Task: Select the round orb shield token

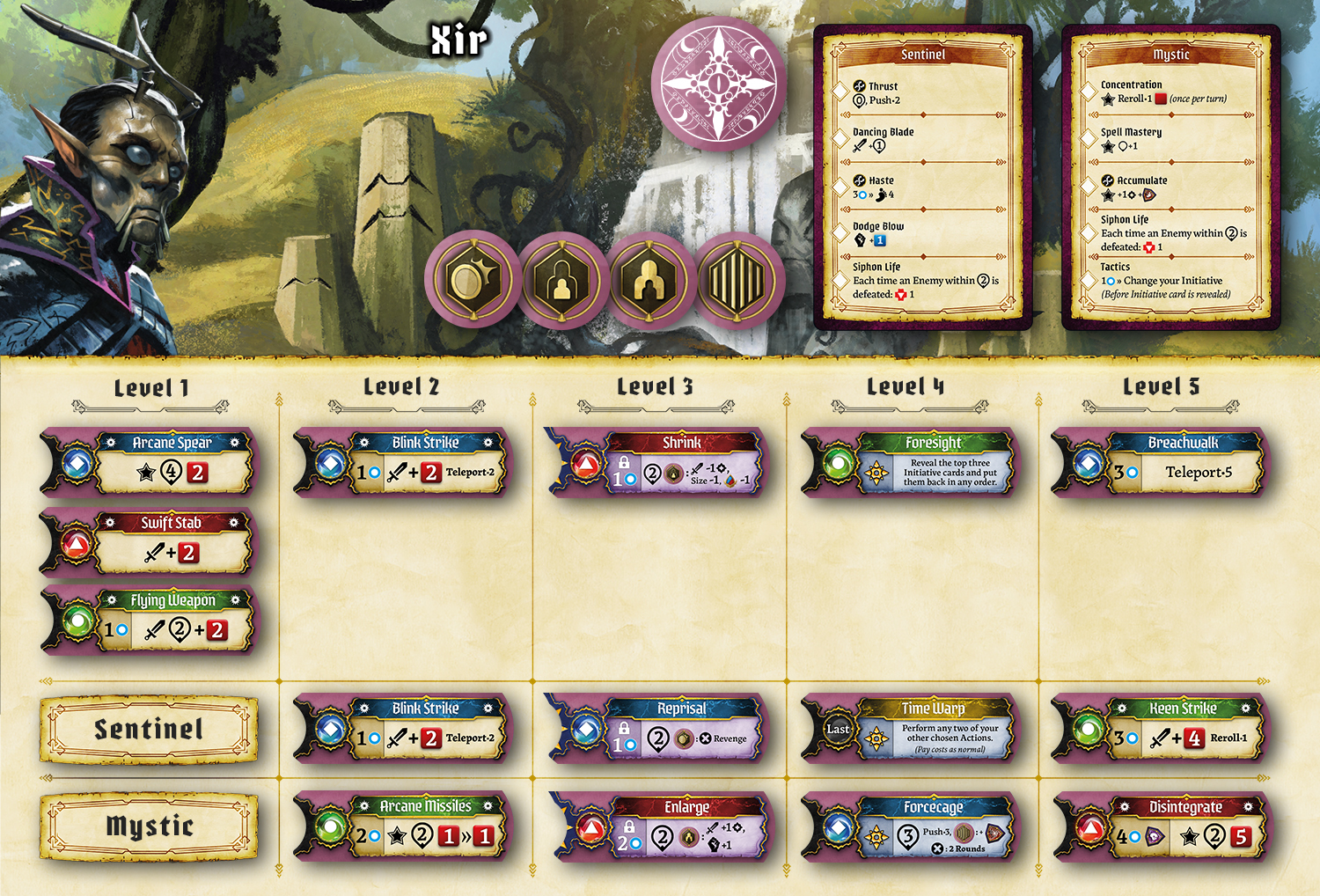Action: tap(473, 282)
